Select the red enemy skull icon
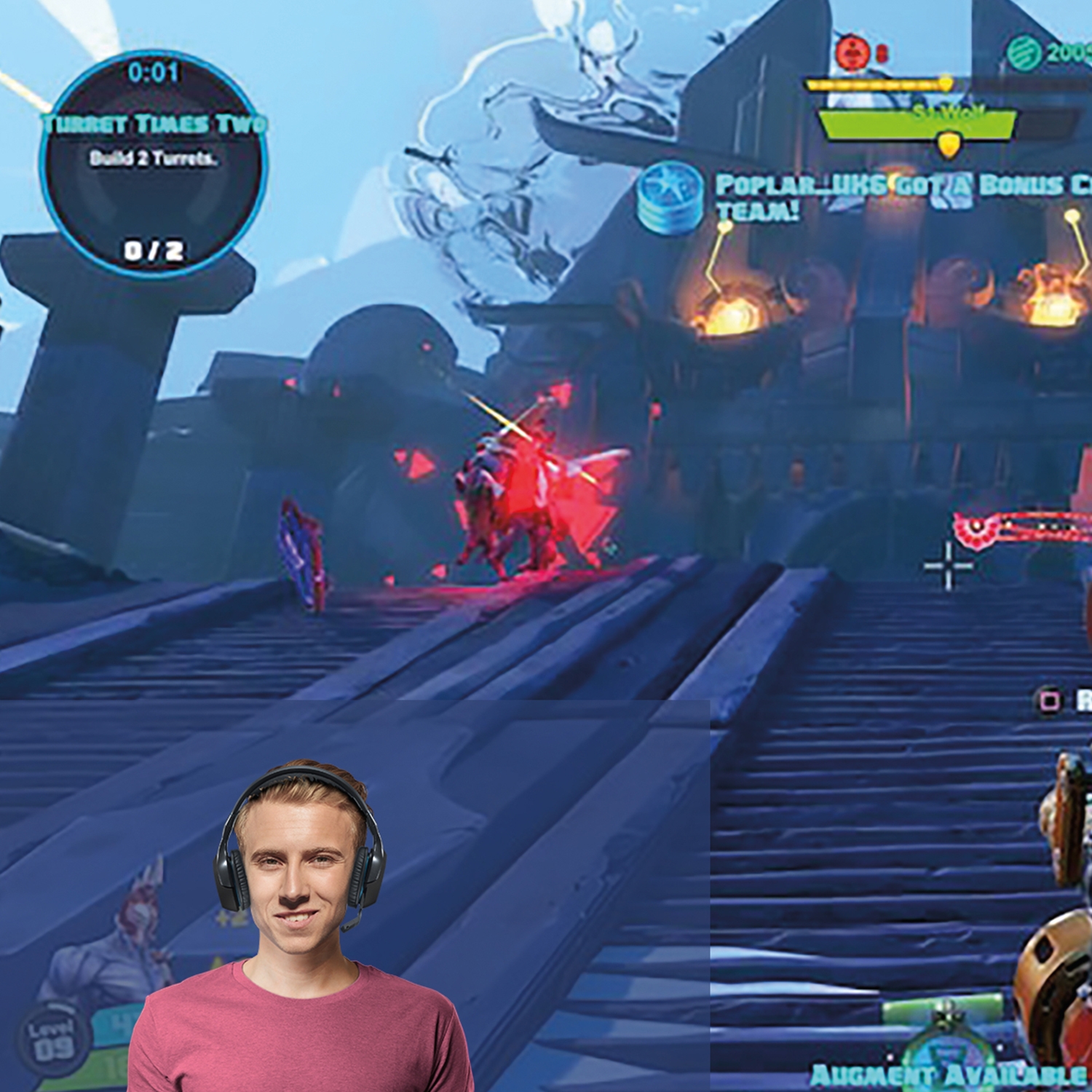 click(x=852, y=52)
